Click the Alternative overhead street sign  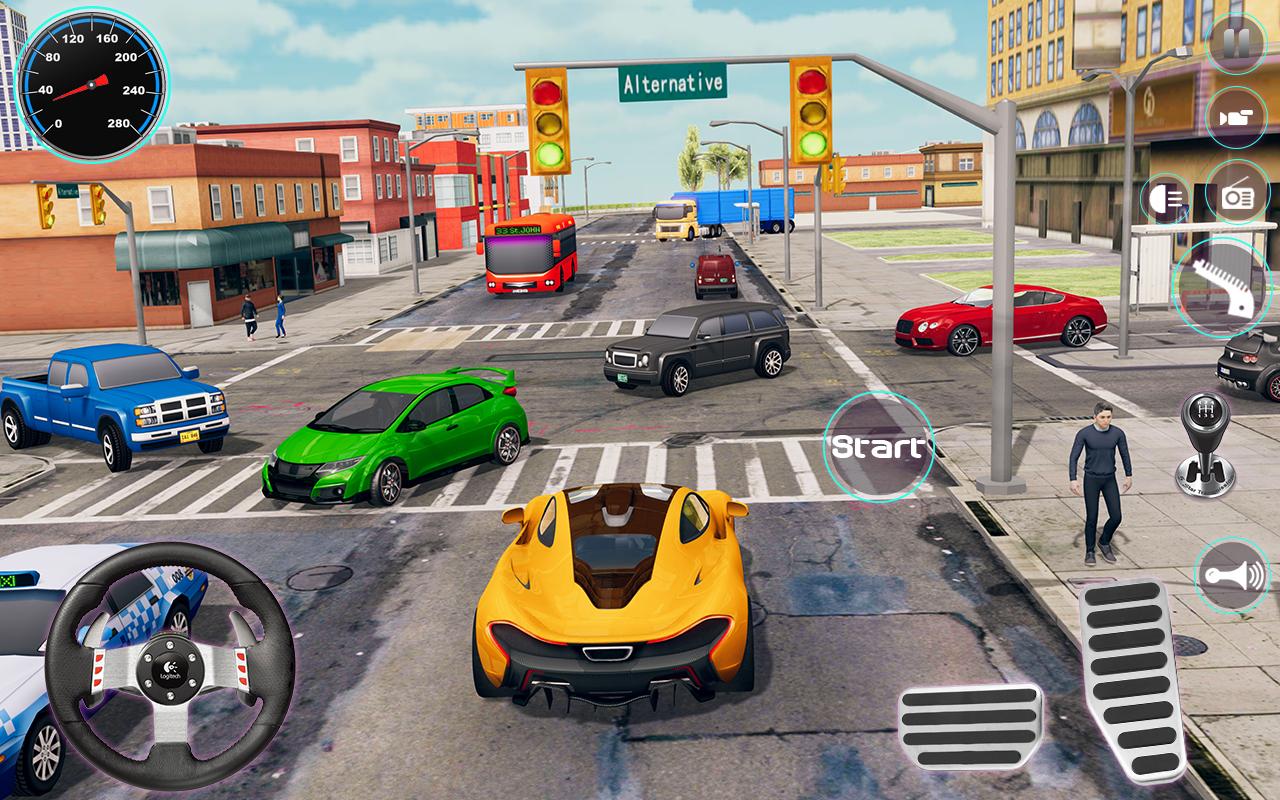coord(675,83)
